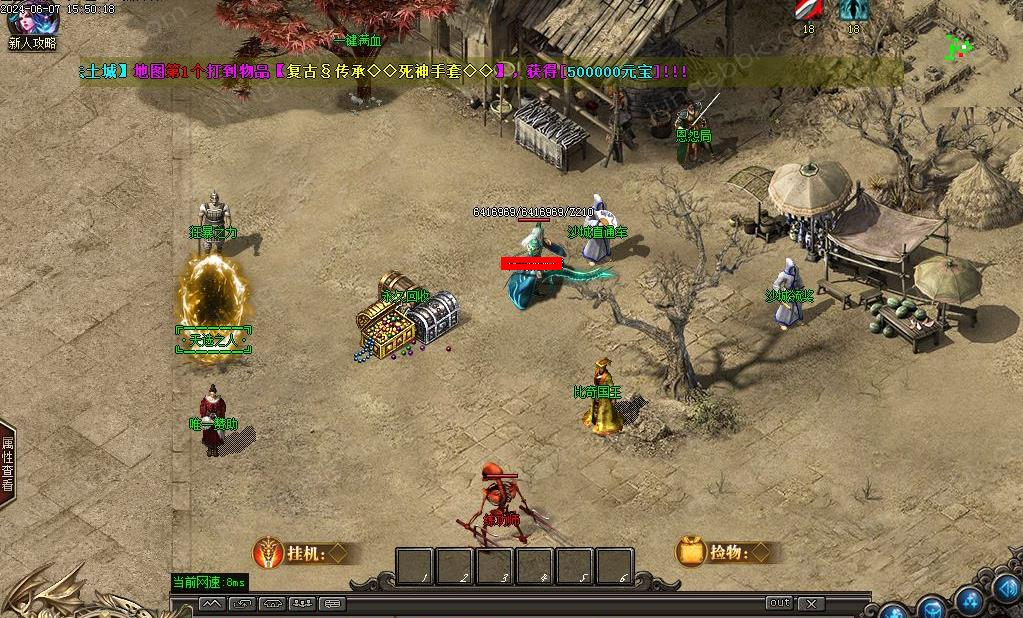Image resolution: width=1023 pixels, height=618 pixels.
Task: Open the 新人攻略 newbie guide icon
Action: click(x=32, y=20)
